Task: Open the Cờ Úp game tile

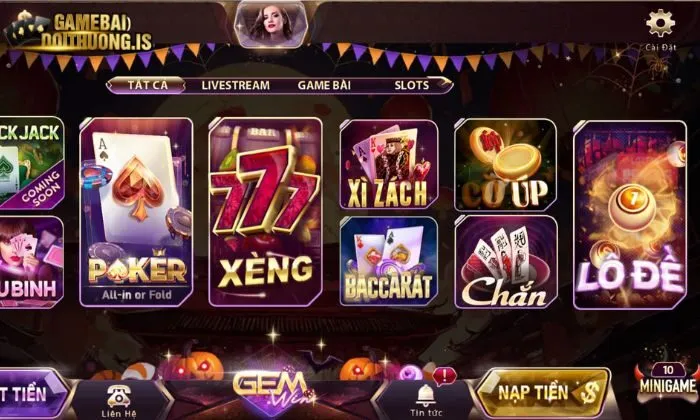Action: click(x=505, y=163)
